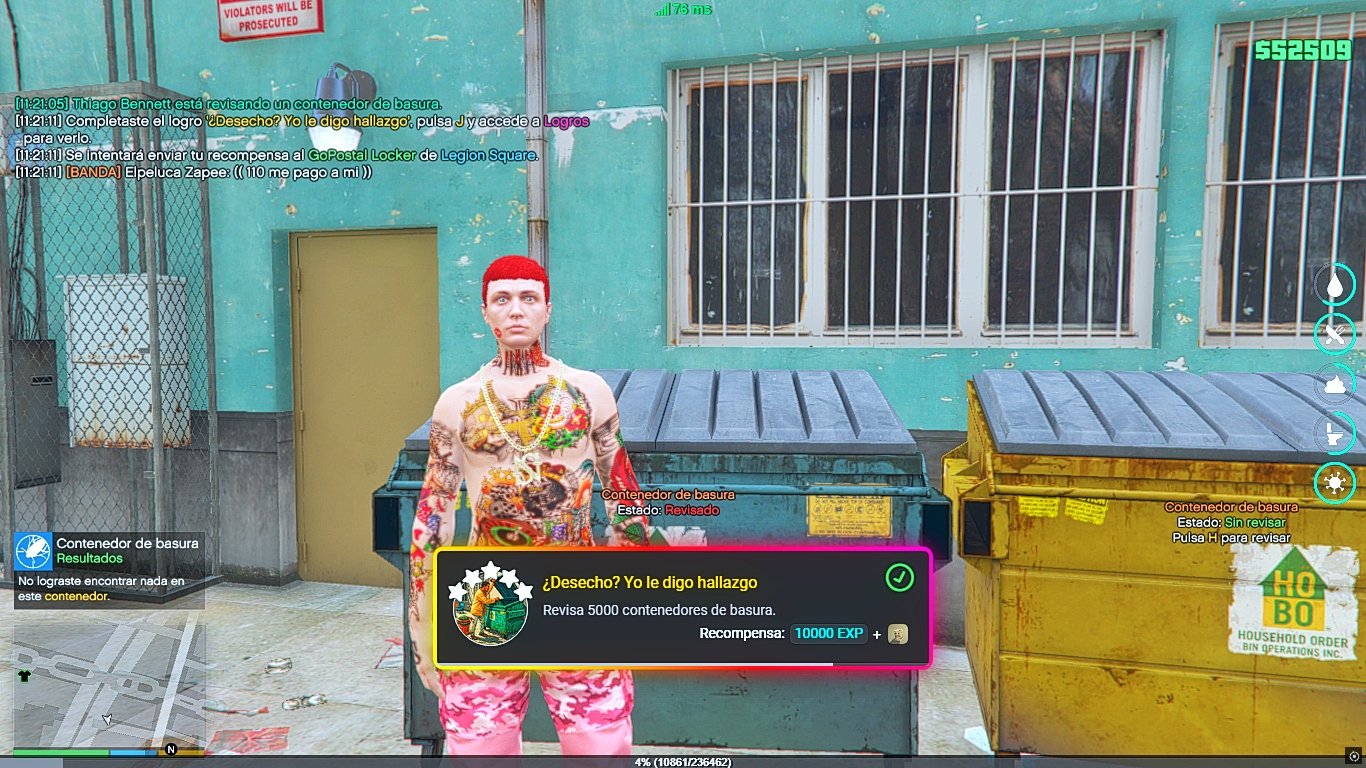Click the Logros link in the chat
This screenshot has height=768, width=1366.
click(566, 122)
